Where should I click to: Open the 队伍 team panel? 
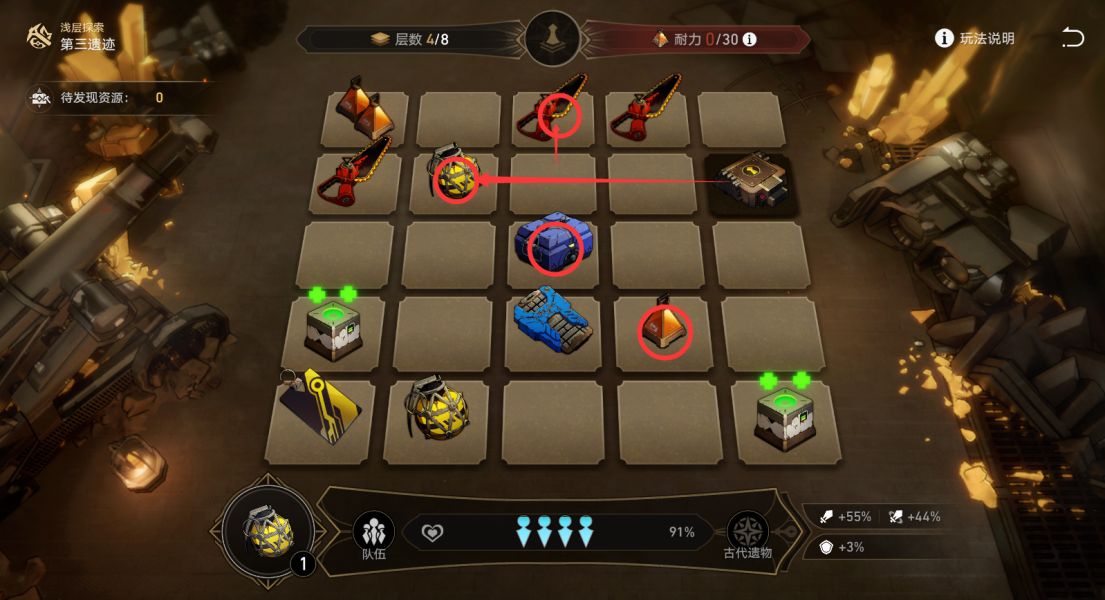373,534
